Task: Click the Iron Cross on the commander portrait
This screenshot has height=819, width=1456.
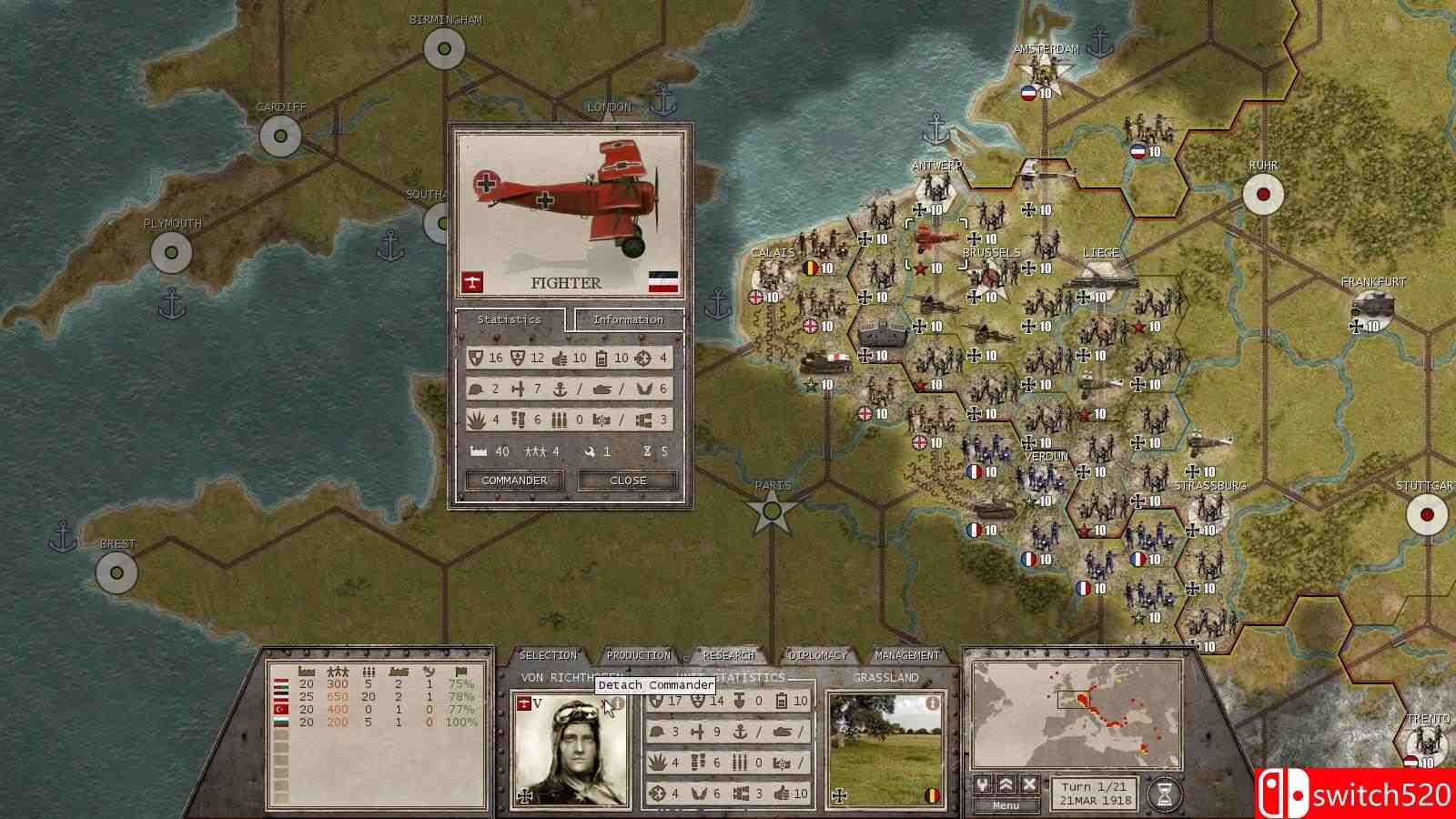Action: click(x=524, y=794)
